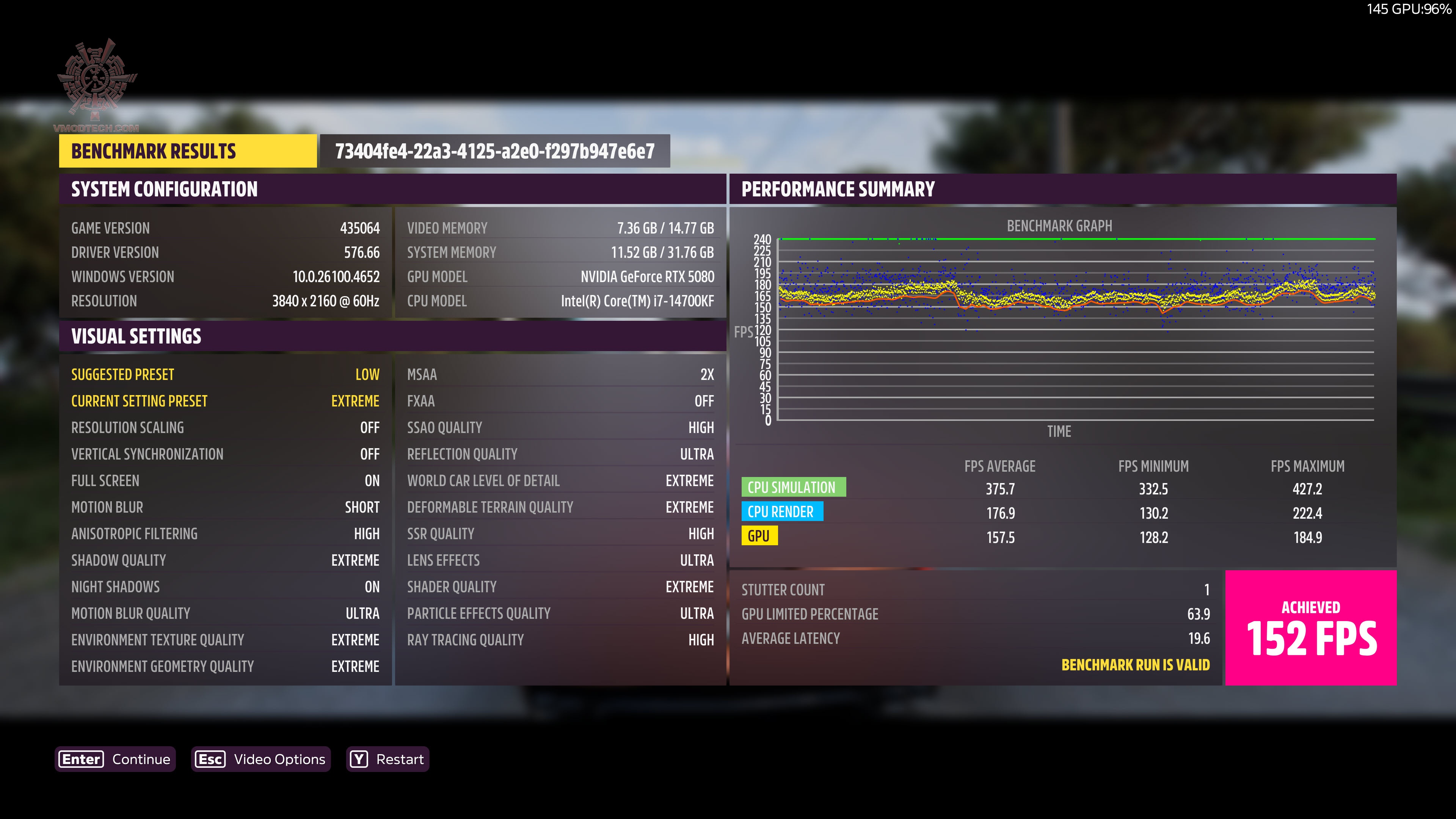Click the Restart button
The width and height of the screenshot is (1456, 819).
tap(387, 759)
